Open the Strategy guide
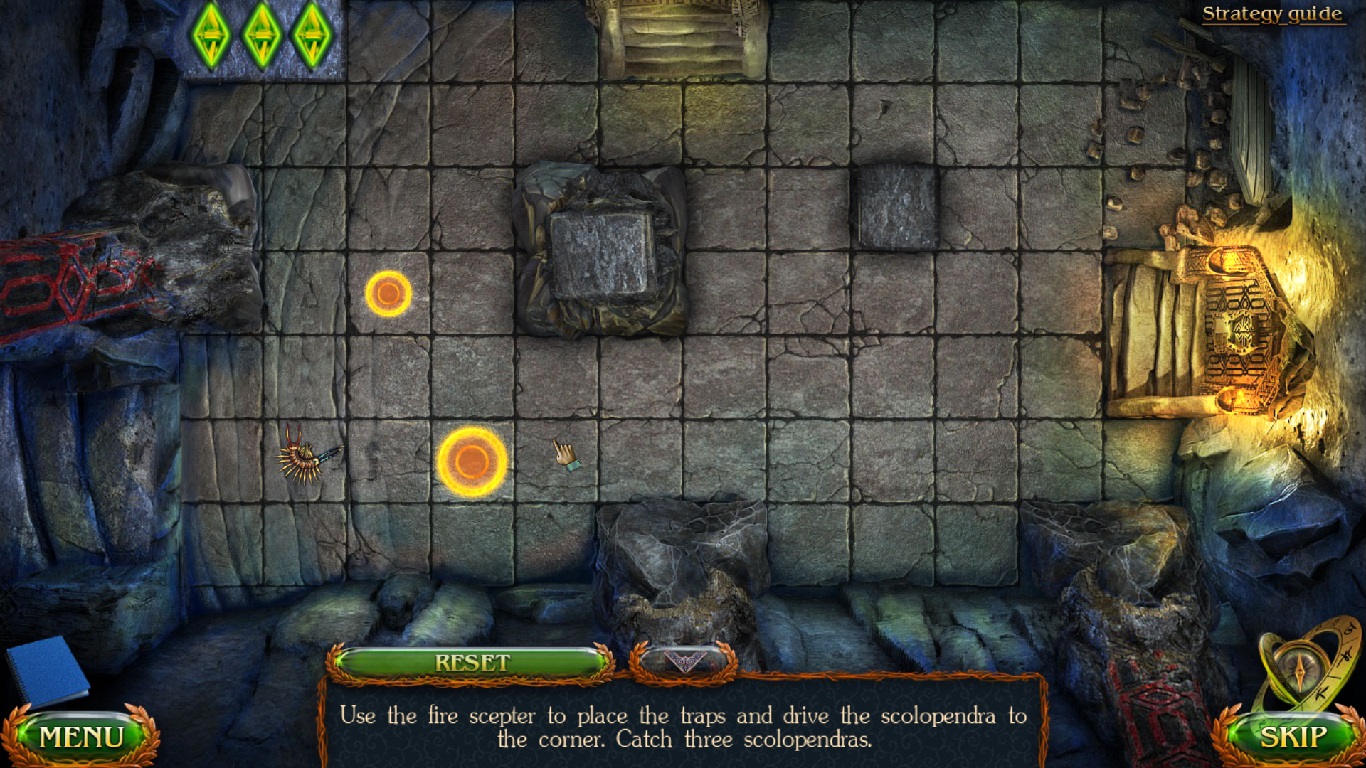The image size is (1366, 768). [1271, 14]
